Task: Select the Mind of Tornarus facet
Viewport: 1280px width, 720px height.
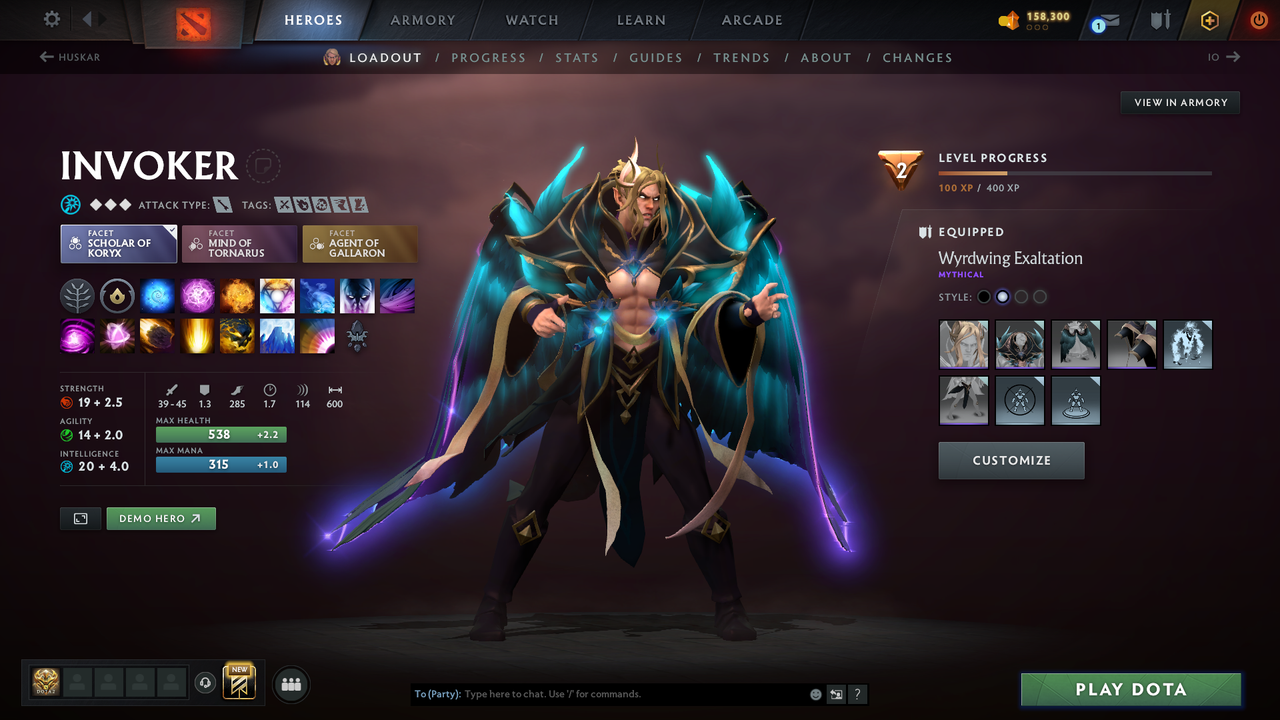Action: pyautogui.click(x=239, y=243)
